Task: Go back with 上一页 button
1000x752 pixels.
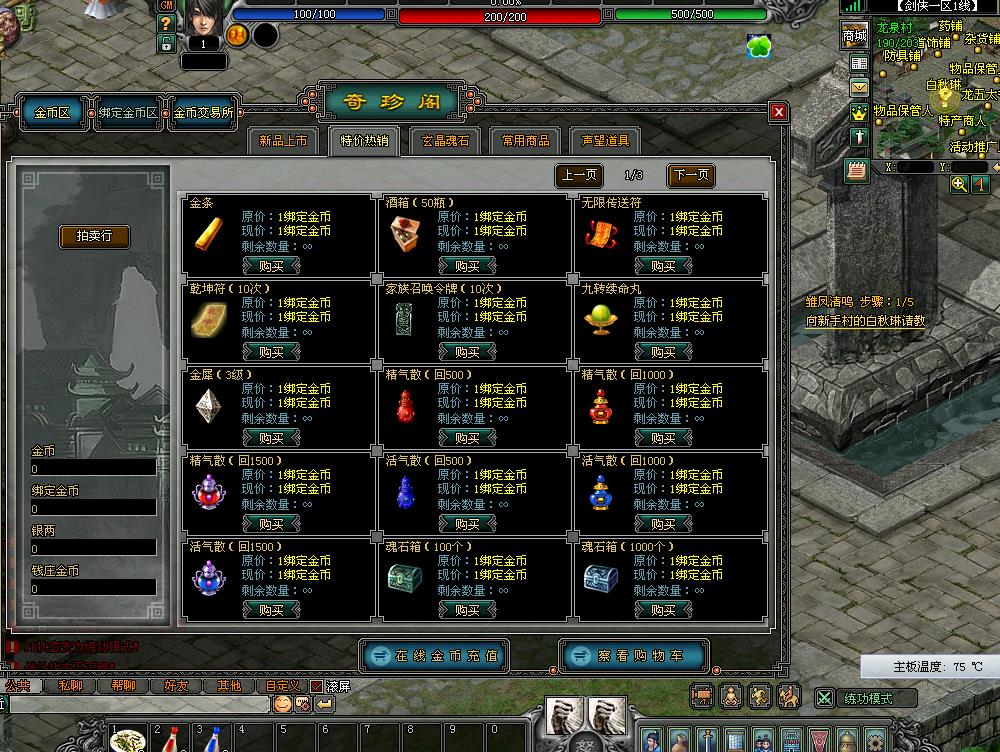Action: tap(580, 175)
